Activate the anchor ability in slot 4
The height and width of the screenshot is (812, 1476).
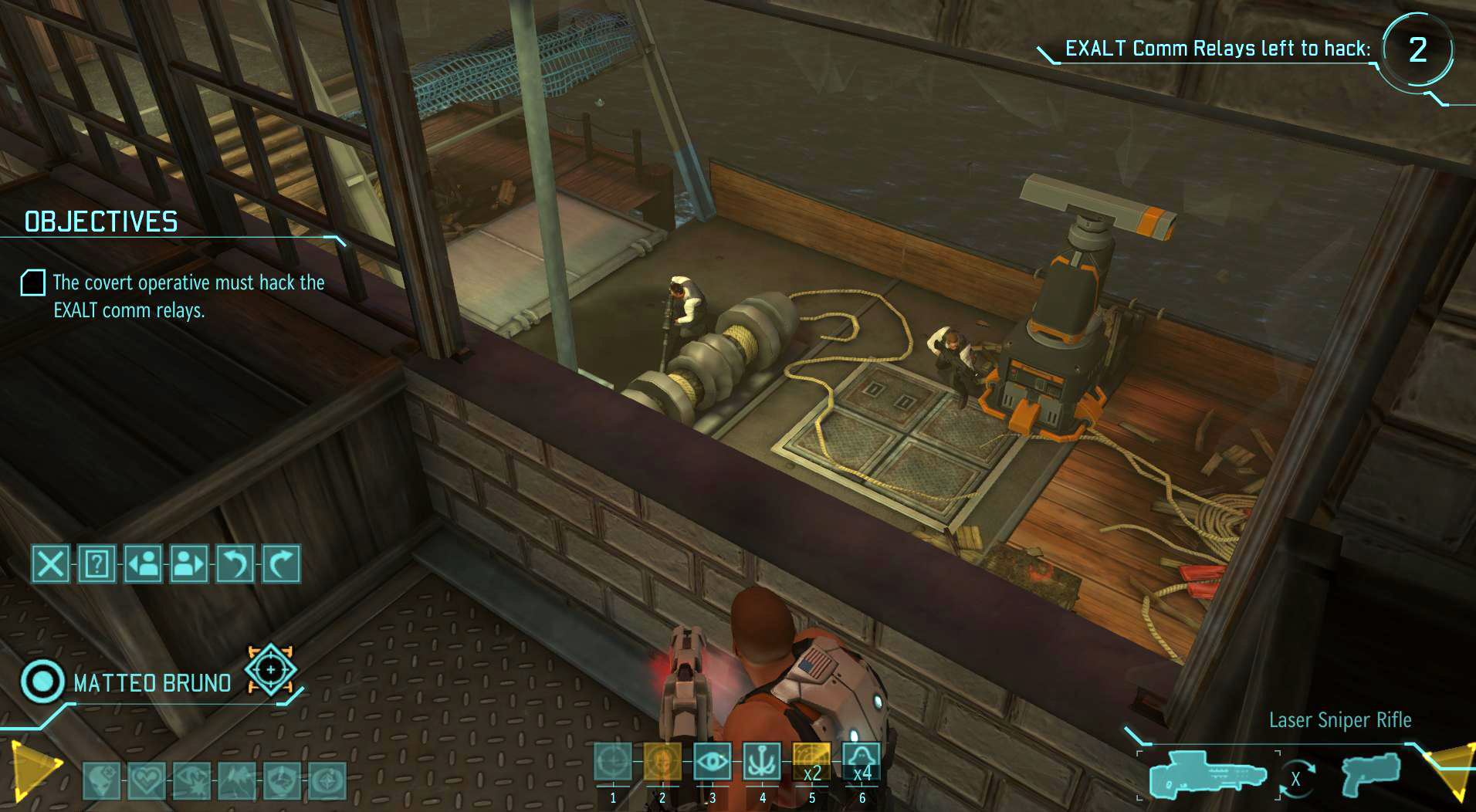763,760
